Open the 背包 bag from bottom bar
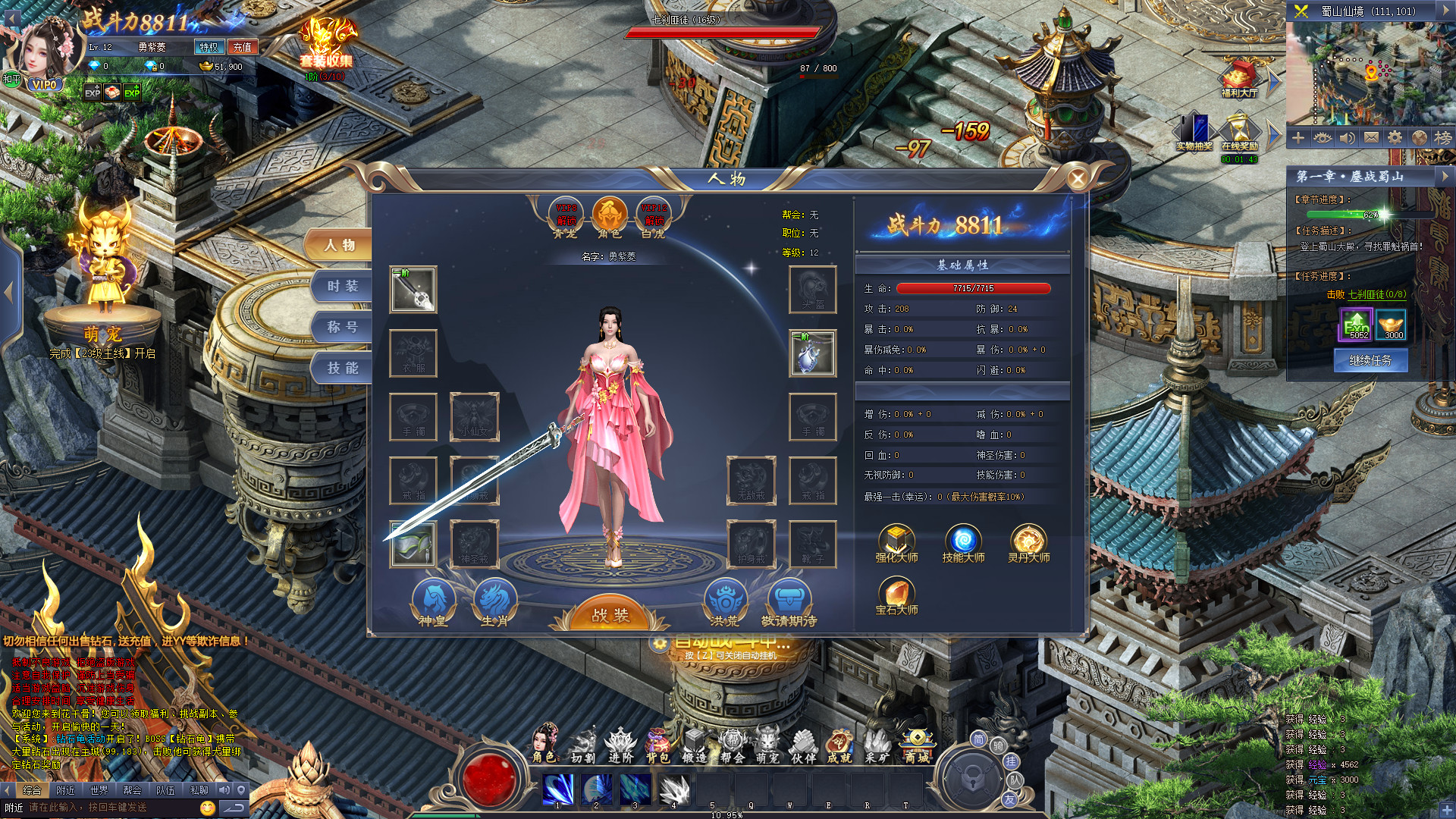Screen dimensions: 1456x819 point(657,745)
